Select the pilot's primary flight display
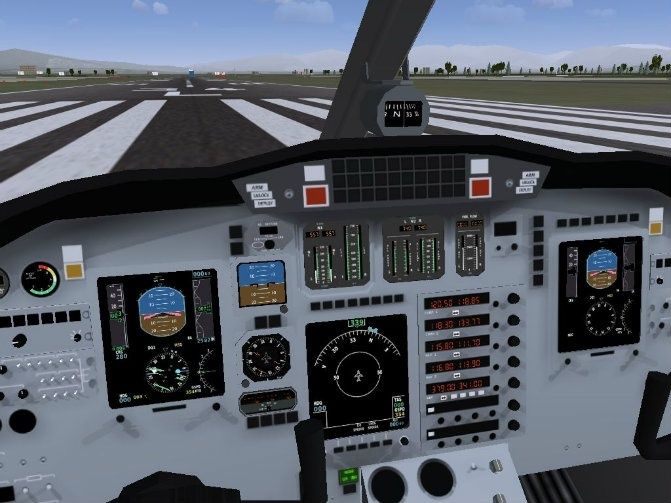This screenshot has width=671, height=503. [161, 337]
